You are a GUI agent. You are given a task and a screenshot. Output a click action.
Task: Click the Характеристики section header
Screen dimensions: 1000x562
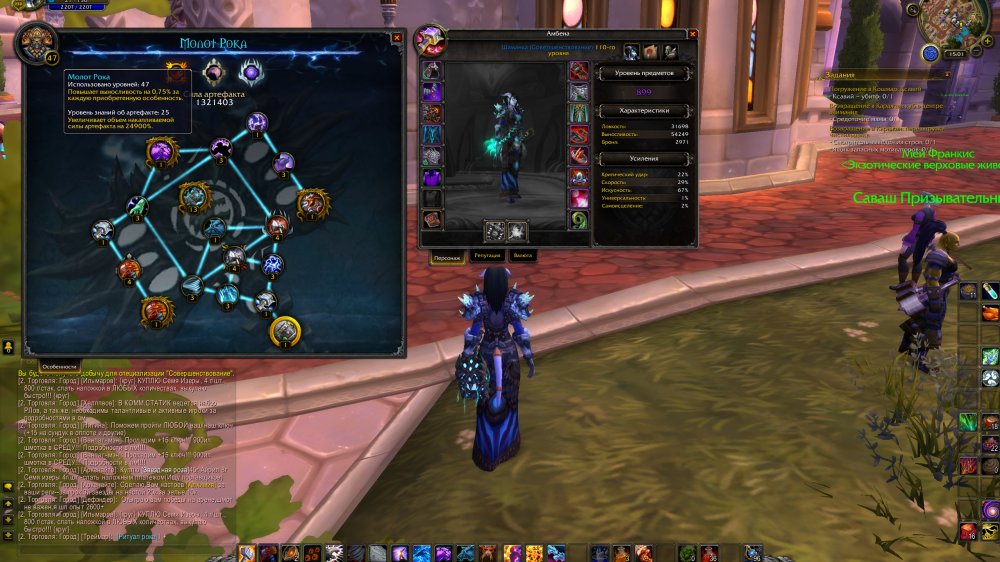tap(643, 110)
